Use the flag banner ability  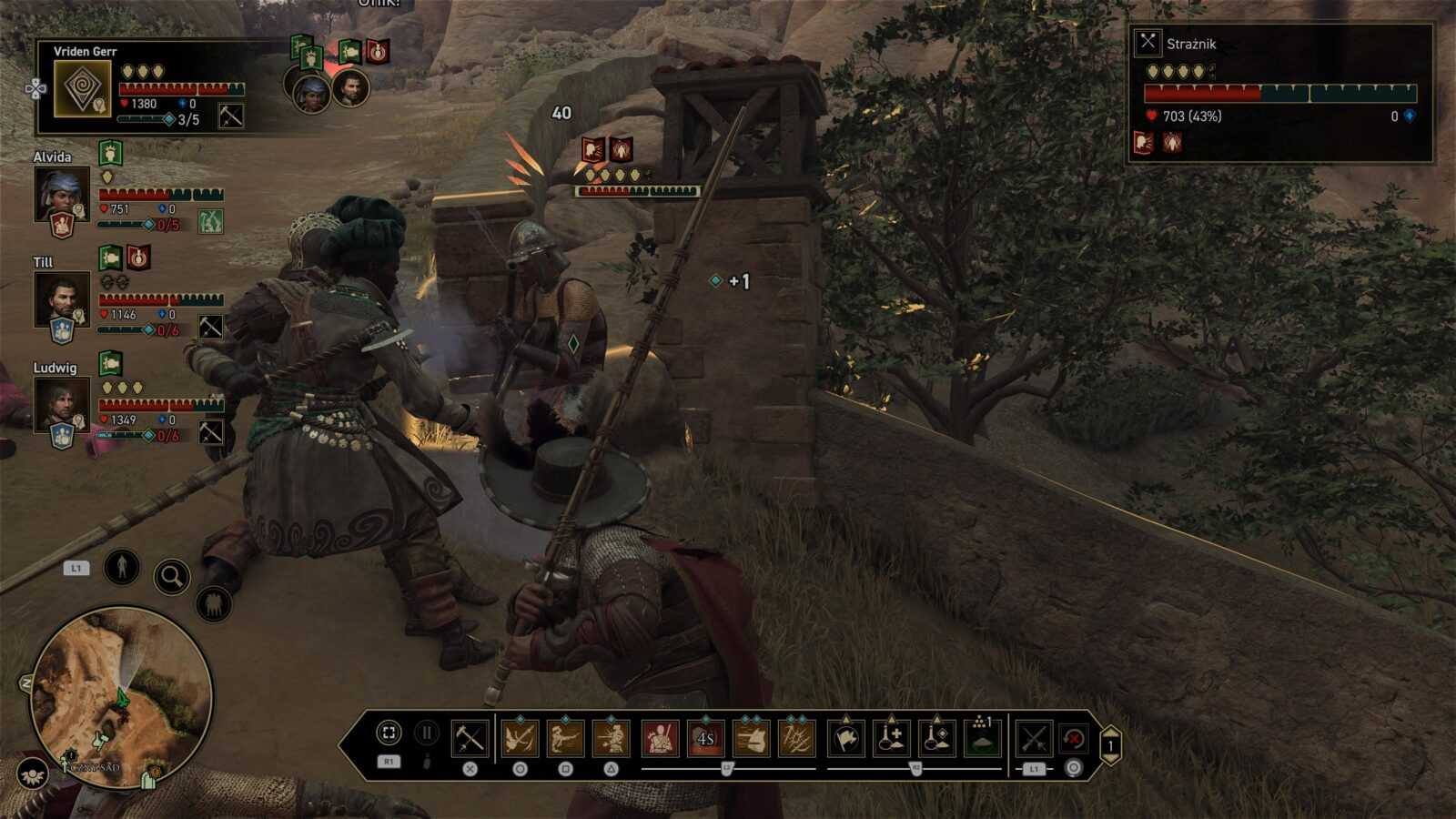tap(846, 738)
